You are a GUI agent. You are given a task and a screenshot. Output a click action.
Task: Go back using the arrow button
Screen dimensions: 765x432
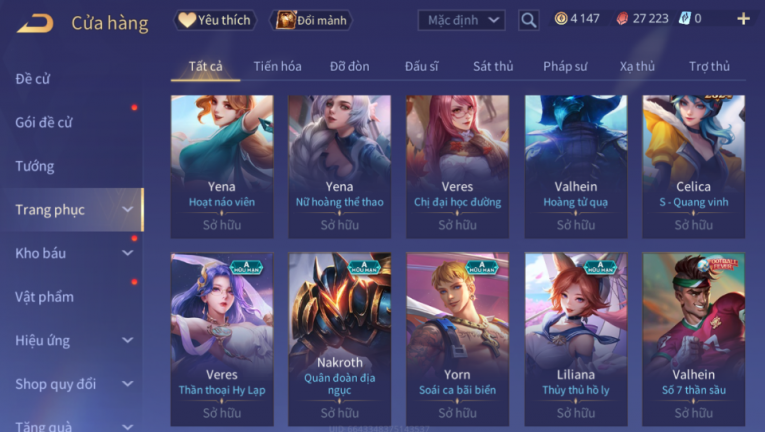35,22
